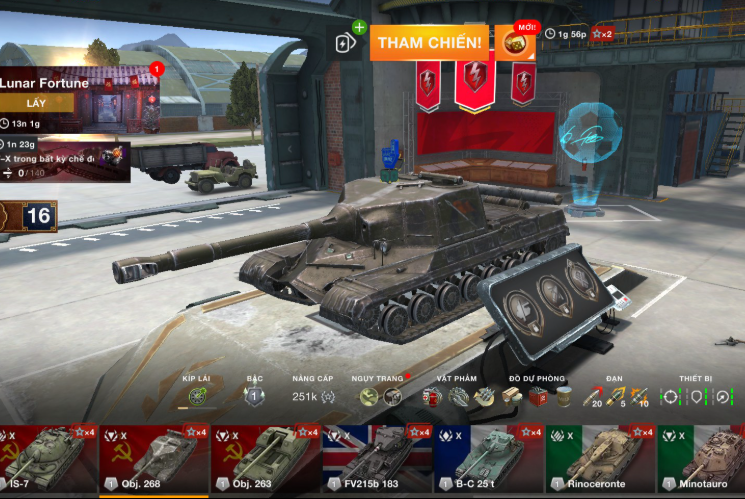This screenshot has height=499, width=745.
Task: Switch to the B-C 25 t tank
Action: [x=489, y=461]
